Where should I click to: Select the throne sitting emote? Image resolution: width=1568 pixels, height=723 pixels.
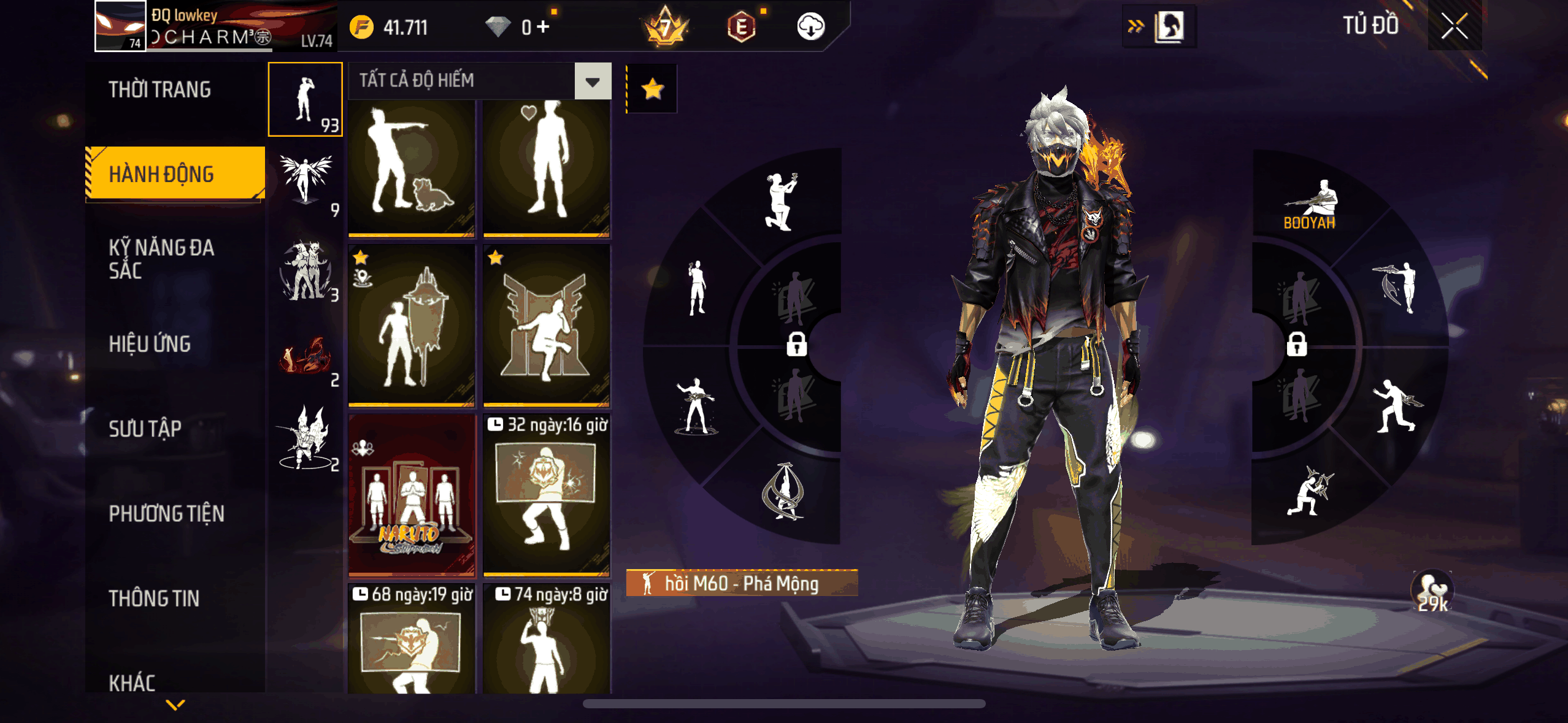(x=546, y=326)
